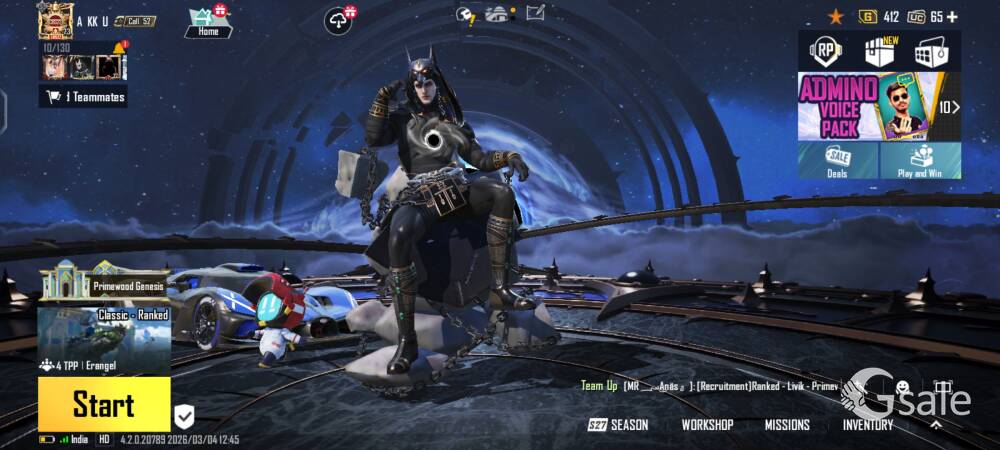
Task: Open the shop basket icon
Action: pos(931,51)
